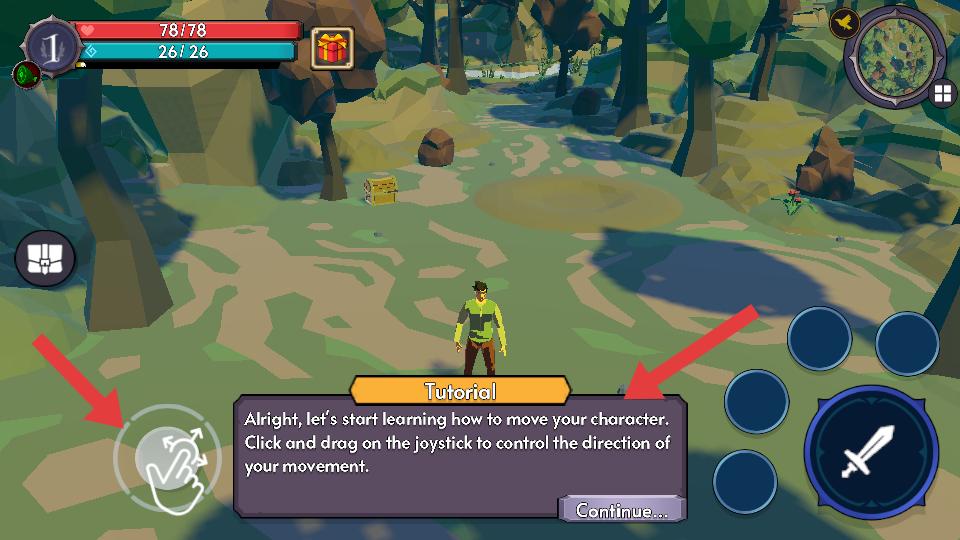Open the red gift box reward
Screen dimensions: 960x540
point(331,47)
